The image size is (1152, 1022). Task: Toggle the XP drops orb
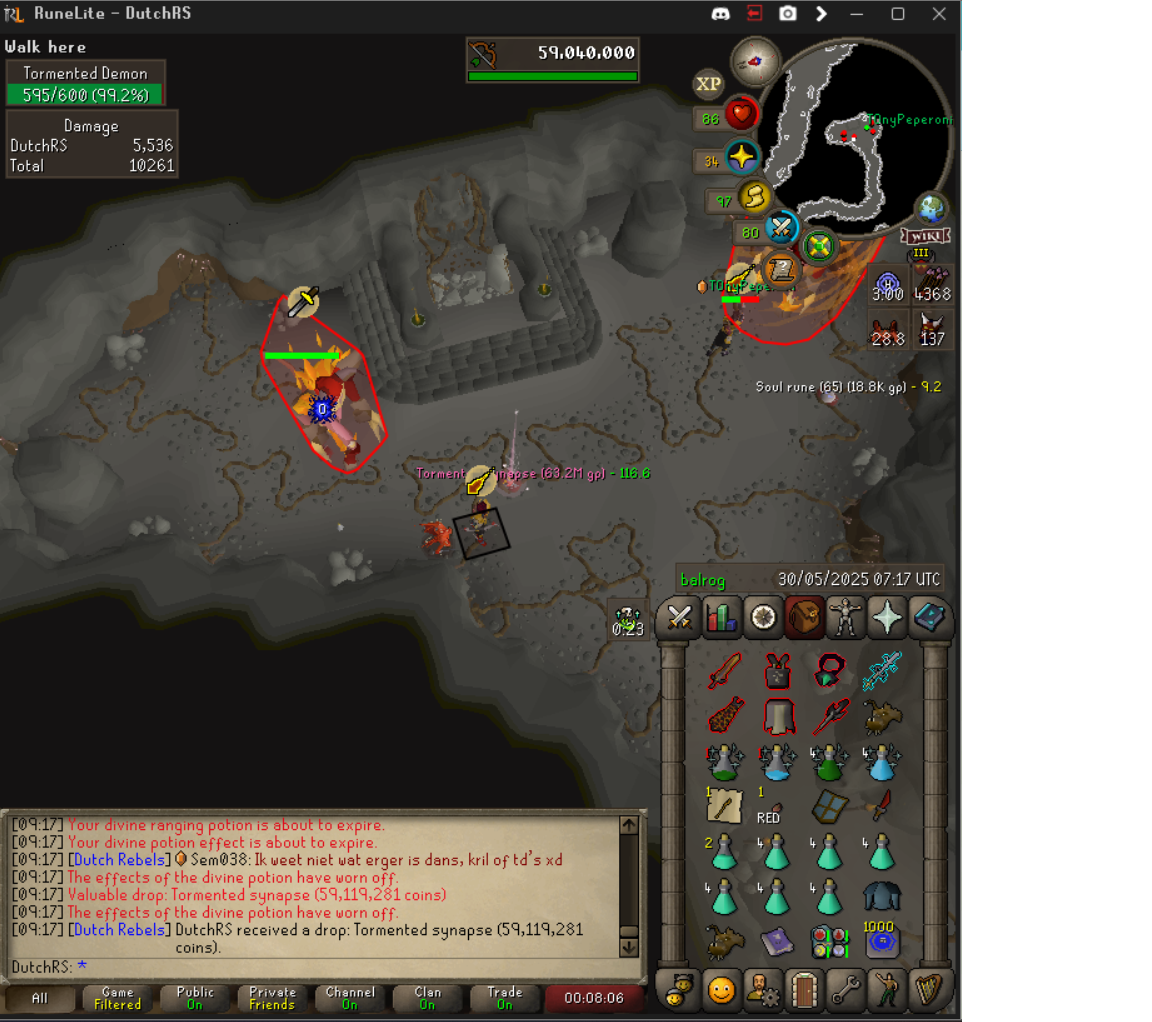point(709,84)
